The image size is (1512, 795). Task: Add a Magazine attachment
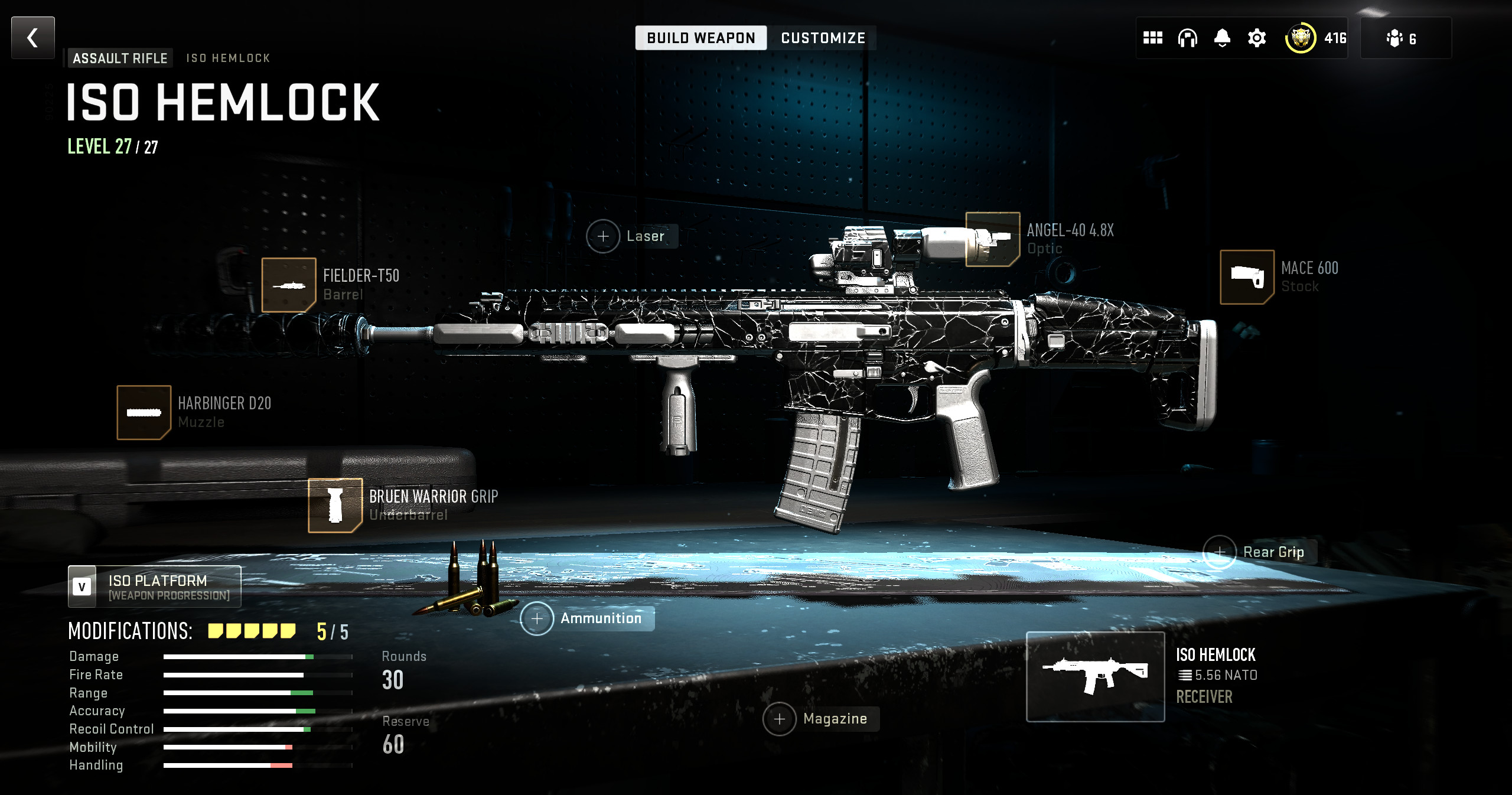pos(780,719)
